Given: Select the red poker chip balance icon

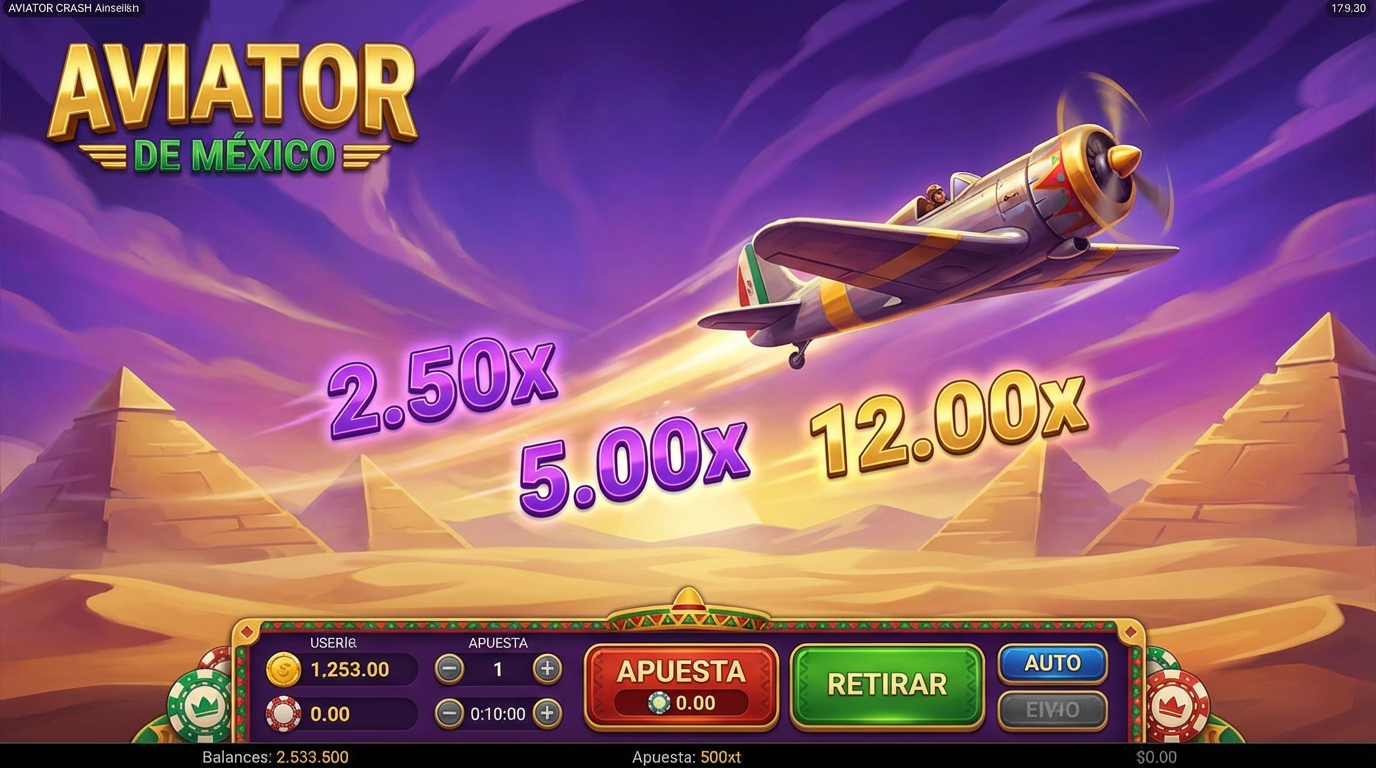Looking at the screenshot, I should pyautogui.click(x=284, y=713).
